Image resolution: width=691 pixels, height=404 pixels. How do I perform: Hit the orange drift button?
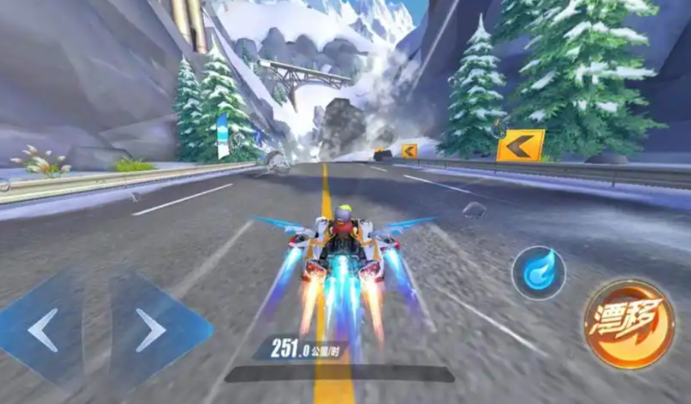(627, 323)
